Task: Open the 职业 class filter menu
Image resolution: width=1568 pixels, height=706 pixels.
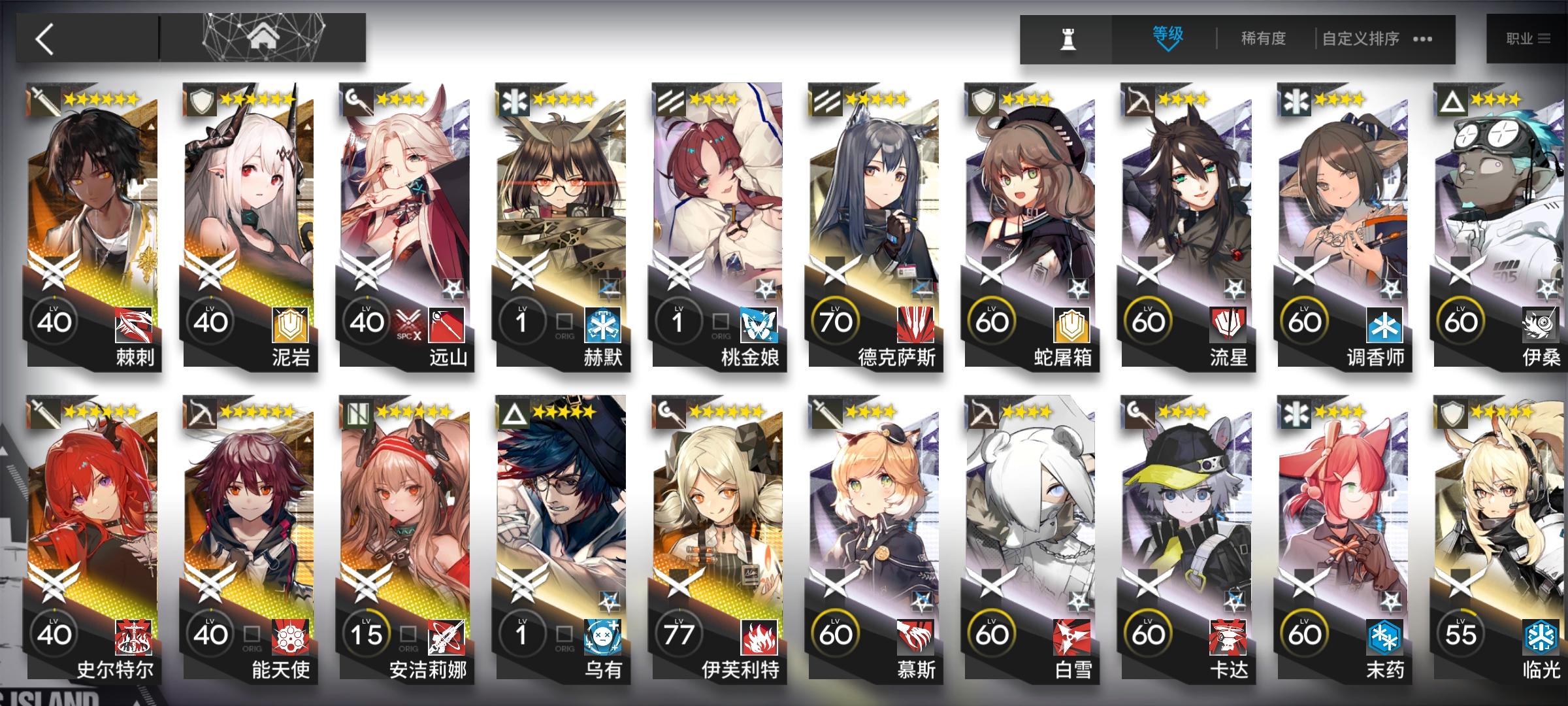Action: [1529, 37]
